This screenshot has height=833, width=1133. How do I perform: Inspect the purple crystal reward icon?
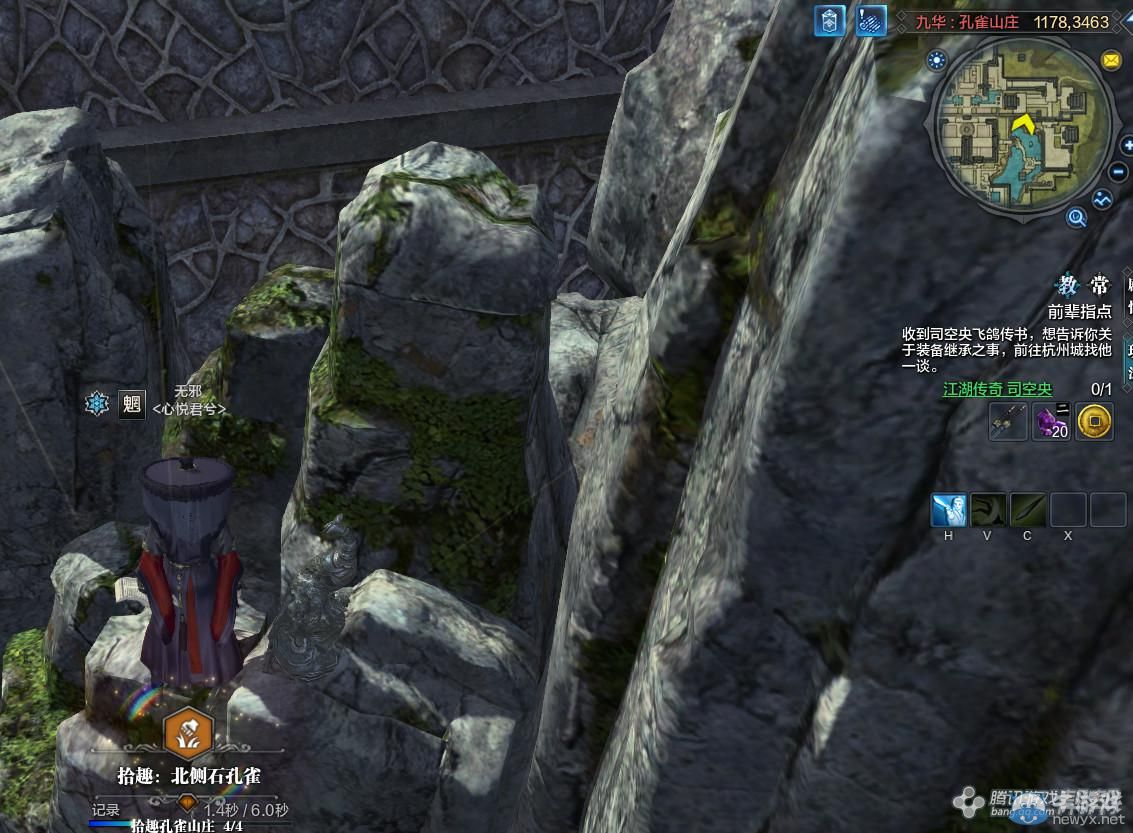click(1051, 422)
